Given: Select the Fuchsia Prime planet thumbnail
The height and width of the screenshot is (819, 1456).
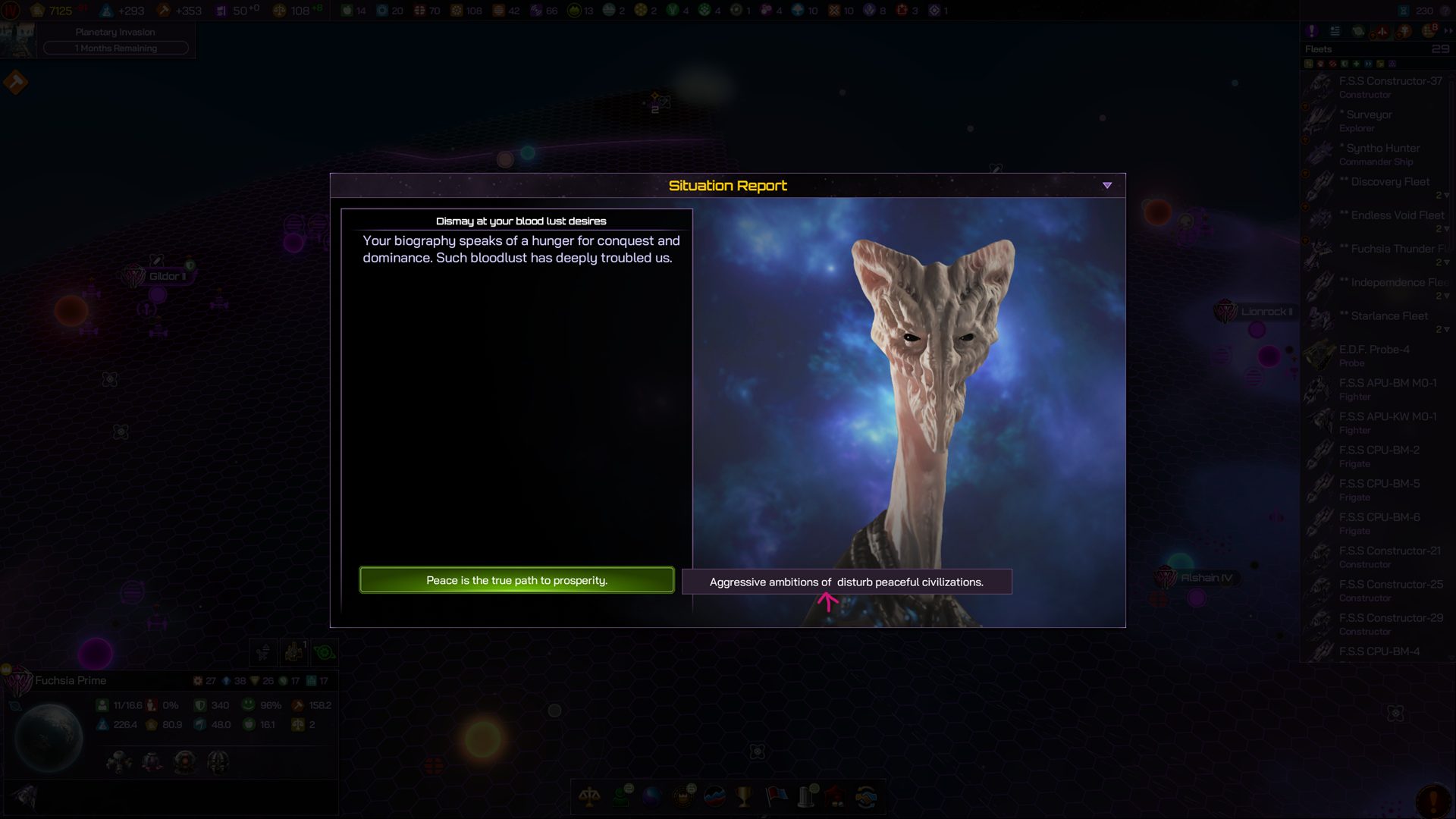Looking at the screenshot, I should point(49,737).
